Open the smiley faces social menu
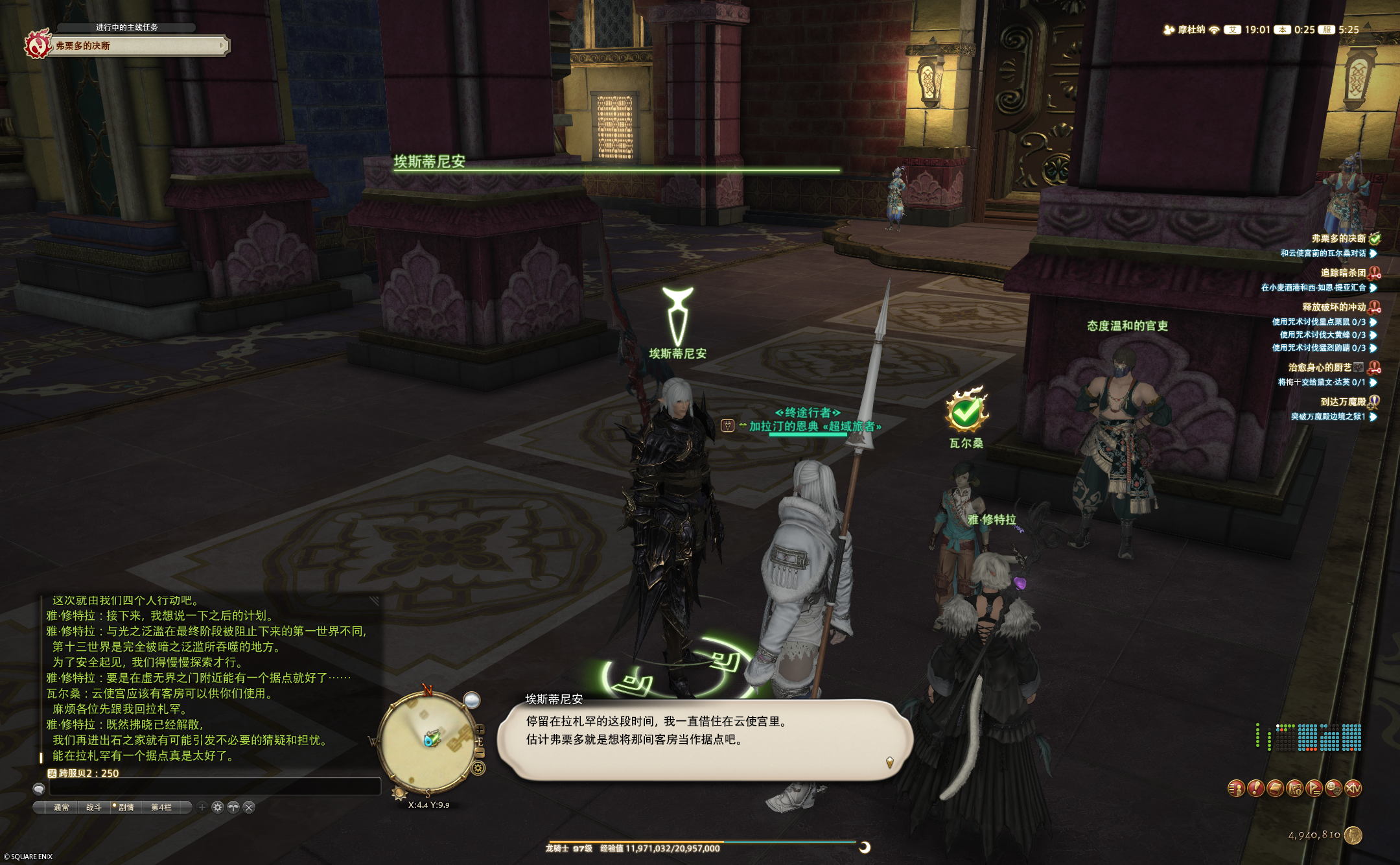 coord(1333,788)
